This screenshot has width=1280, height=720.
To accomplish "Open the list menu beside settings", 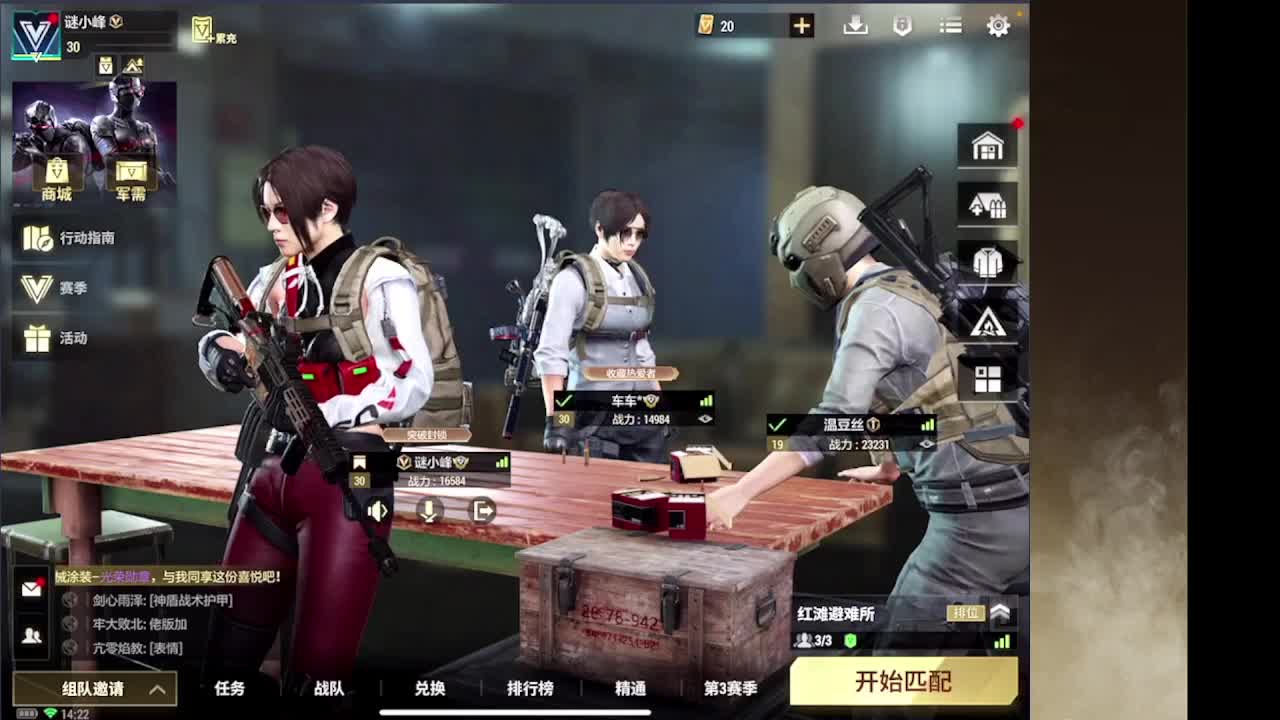I will [x=949, y=26].
